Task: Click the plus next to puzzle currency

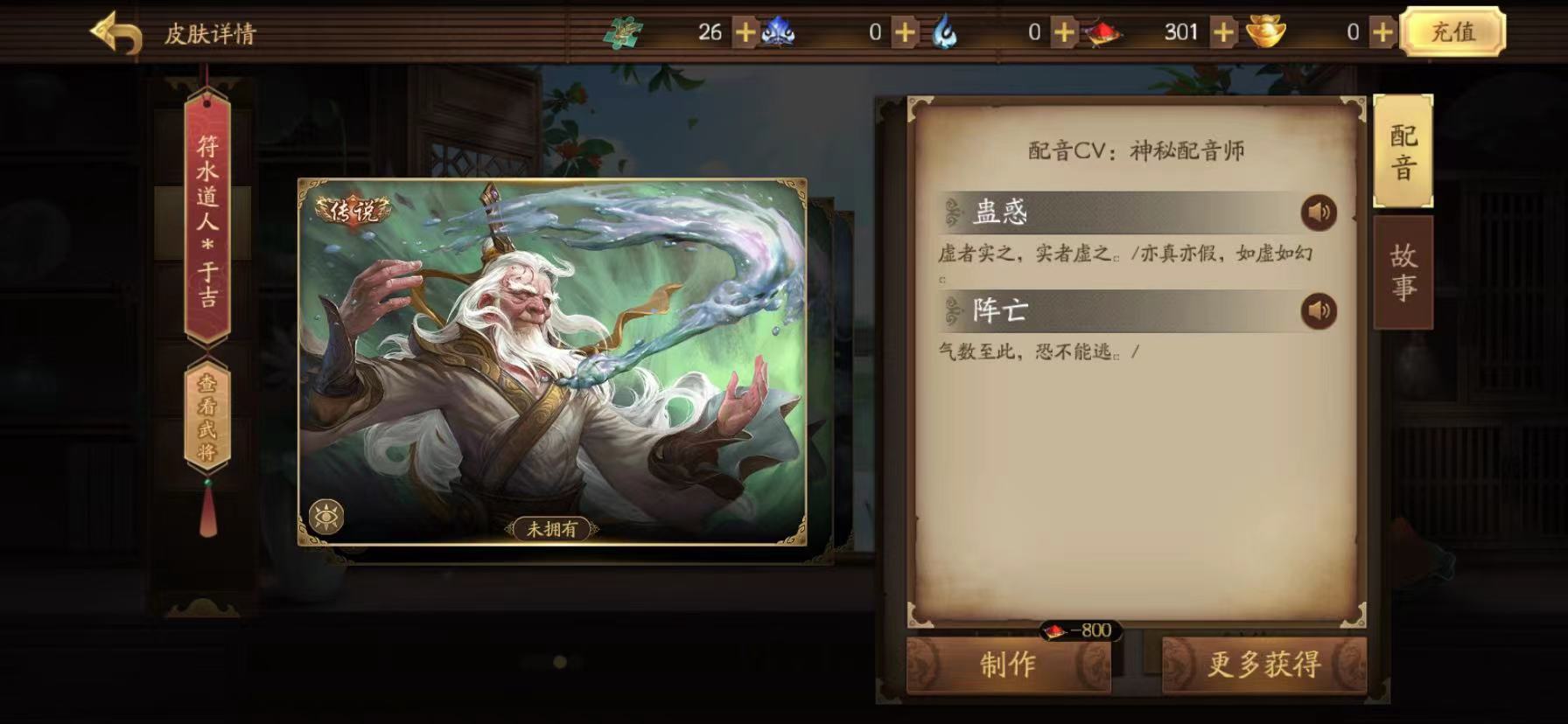Action: pyautogui.click(x=745, y=32)
